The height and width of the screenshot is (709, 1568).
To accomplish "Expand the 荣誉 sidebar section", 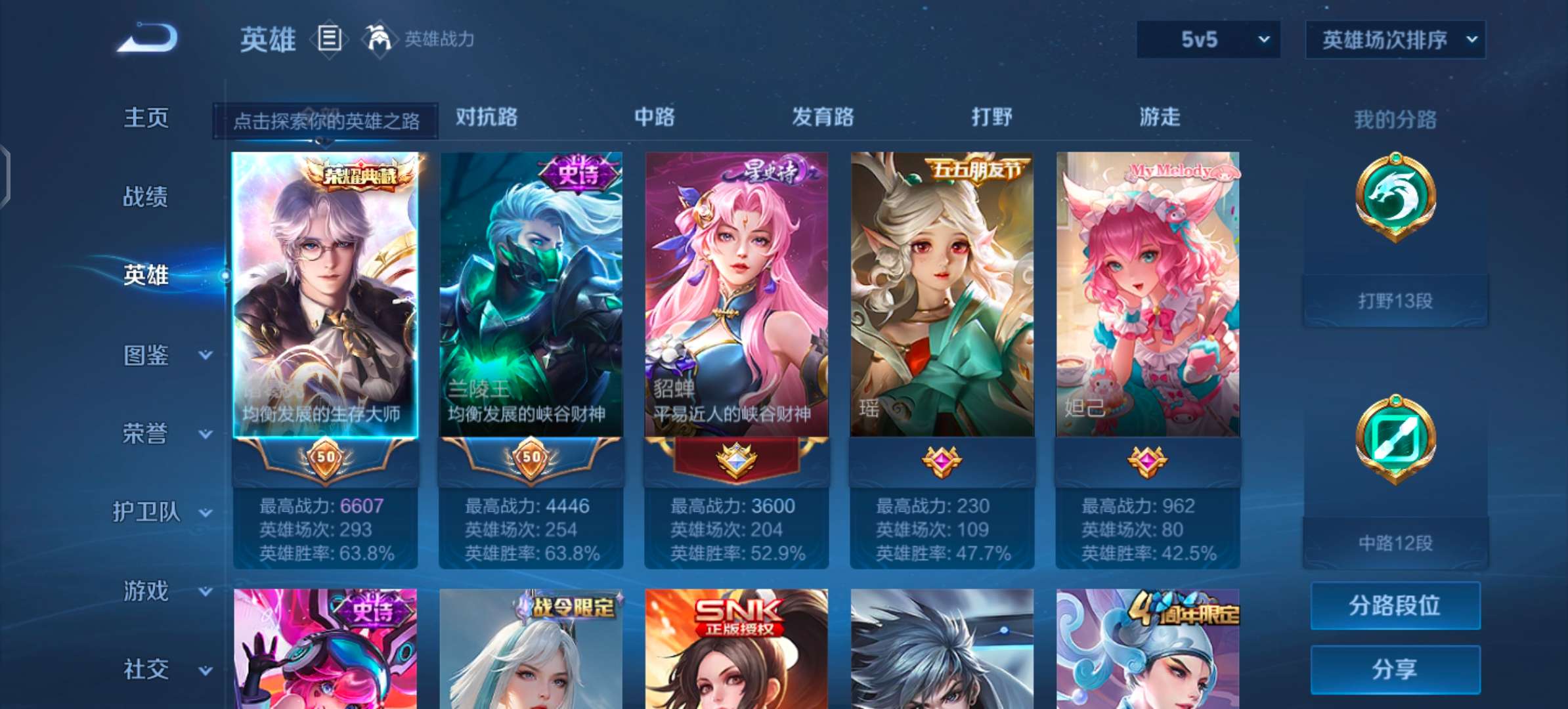I will pyautogui.click(x=146, y=434).
